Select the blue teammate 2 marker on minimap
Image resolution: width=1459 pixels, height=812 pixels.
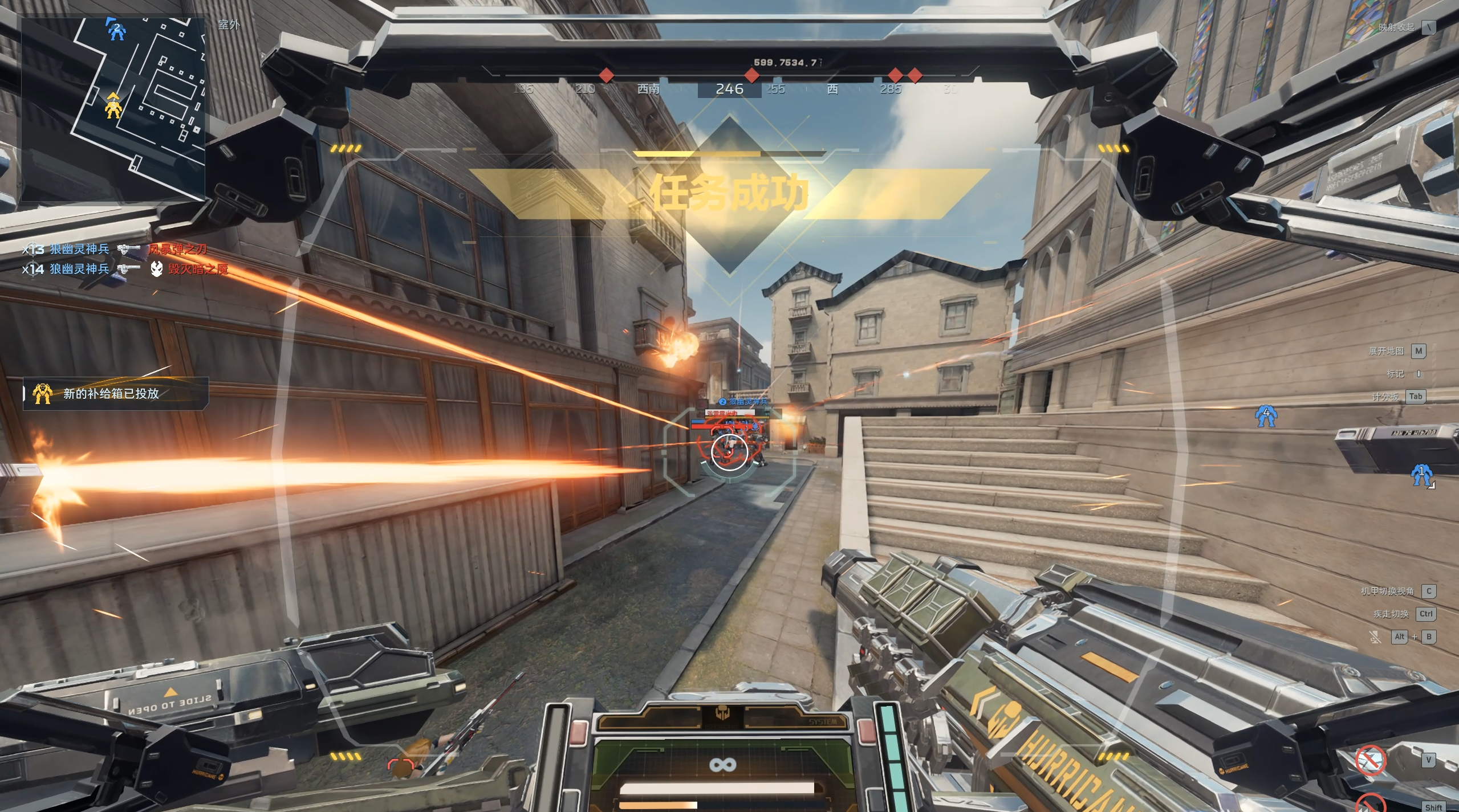116,29
